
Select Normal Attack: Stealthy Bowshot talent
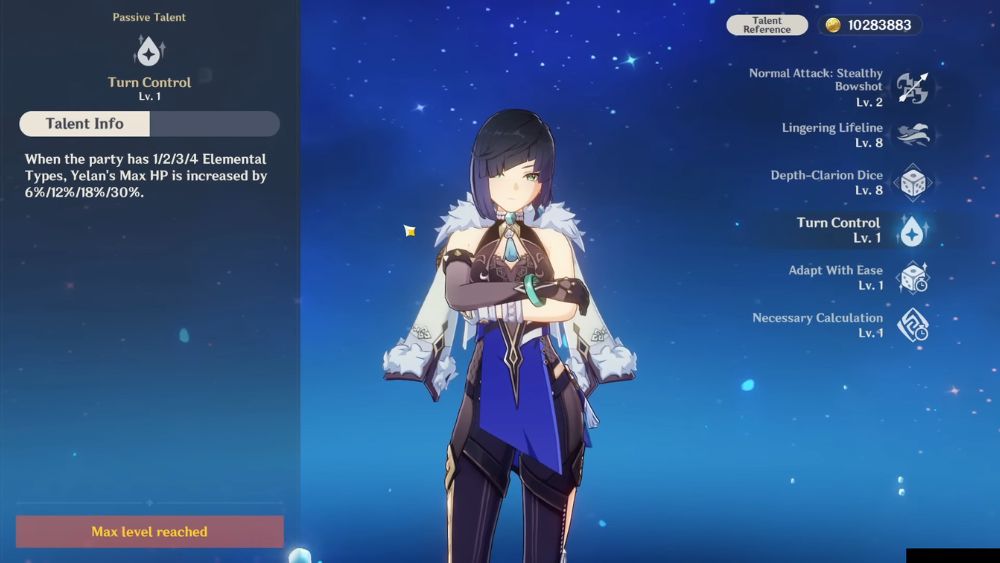tap(911, 88)
